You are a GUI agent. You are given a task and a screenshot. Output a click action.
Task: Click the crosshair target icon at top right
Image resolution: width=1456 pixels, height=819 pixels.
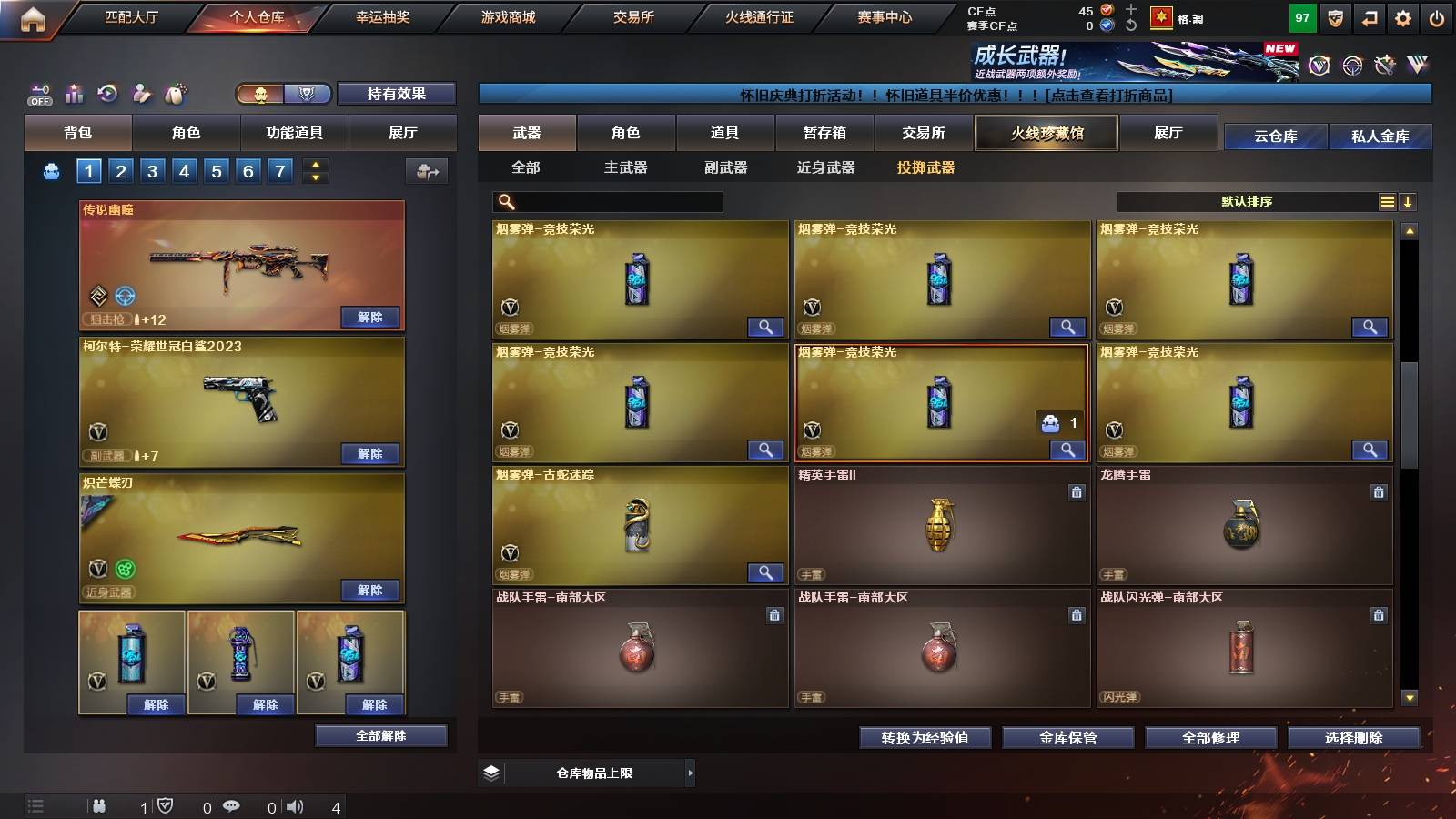tap(1350, 66)
